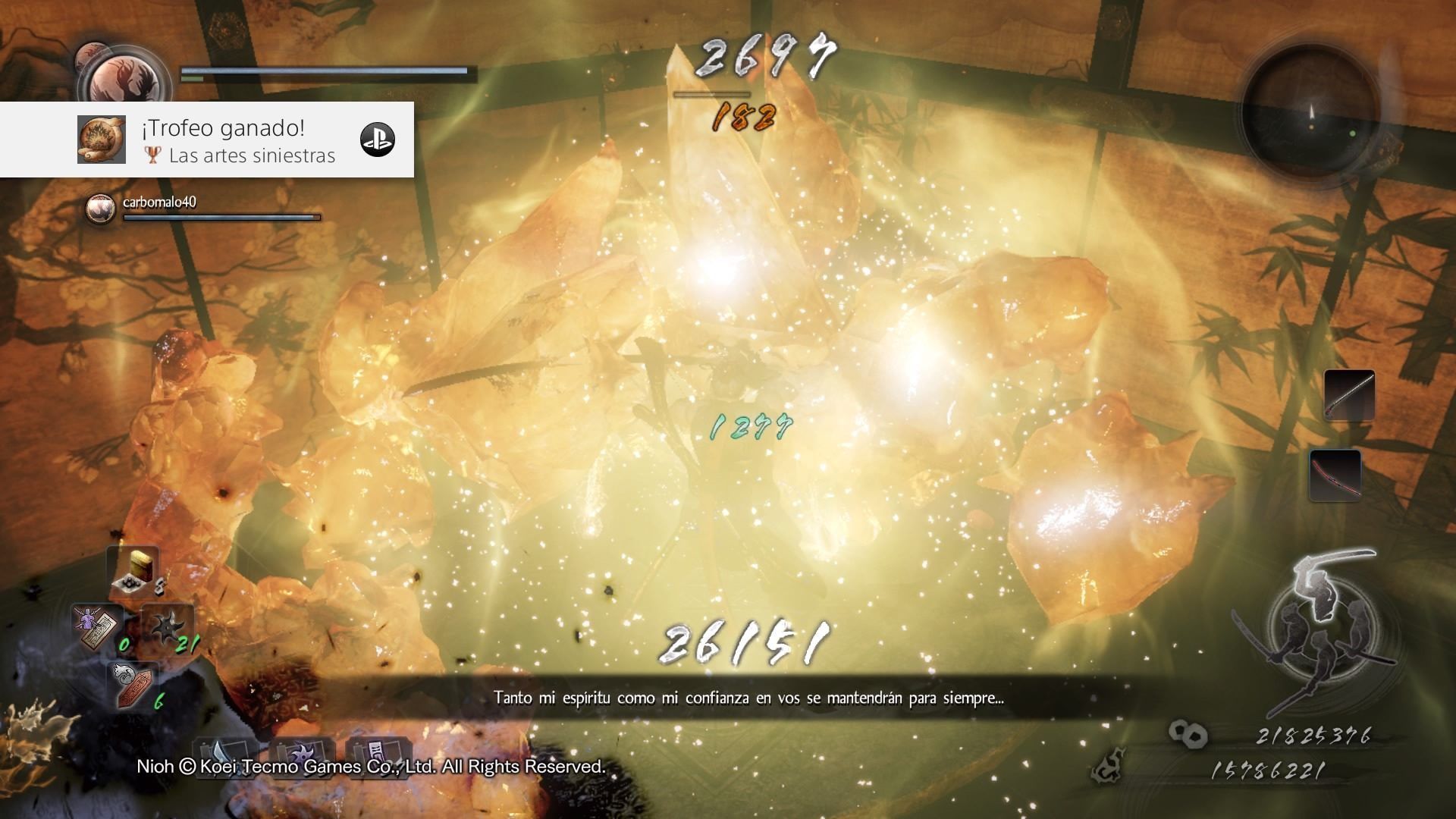The width and height of the screenshot is (1456, 819).
Task: Select co-op player carbomalo40
Action: click(x=159, y=202)
